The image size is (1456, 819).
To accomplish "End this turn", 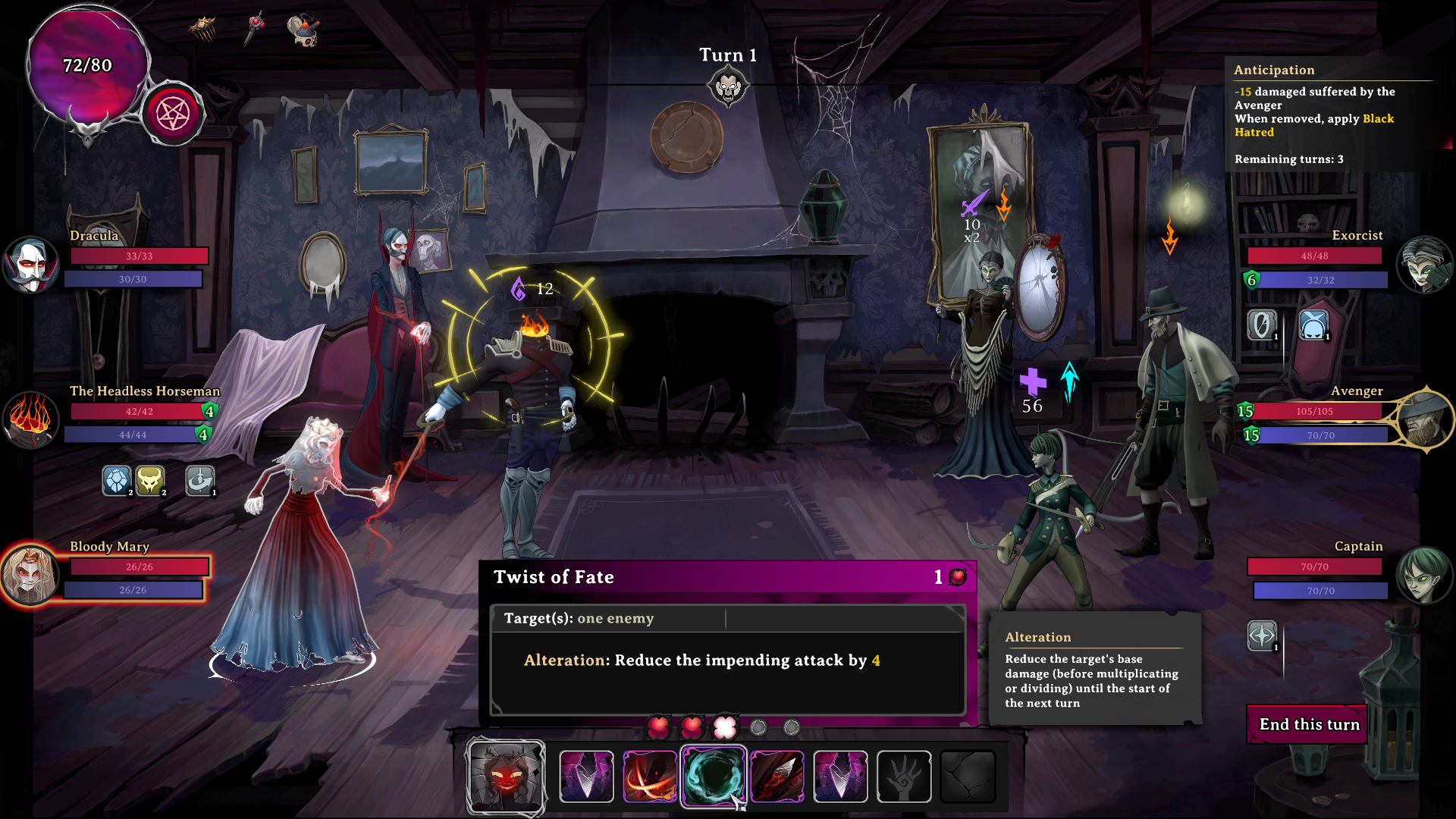I will 1308,724.
